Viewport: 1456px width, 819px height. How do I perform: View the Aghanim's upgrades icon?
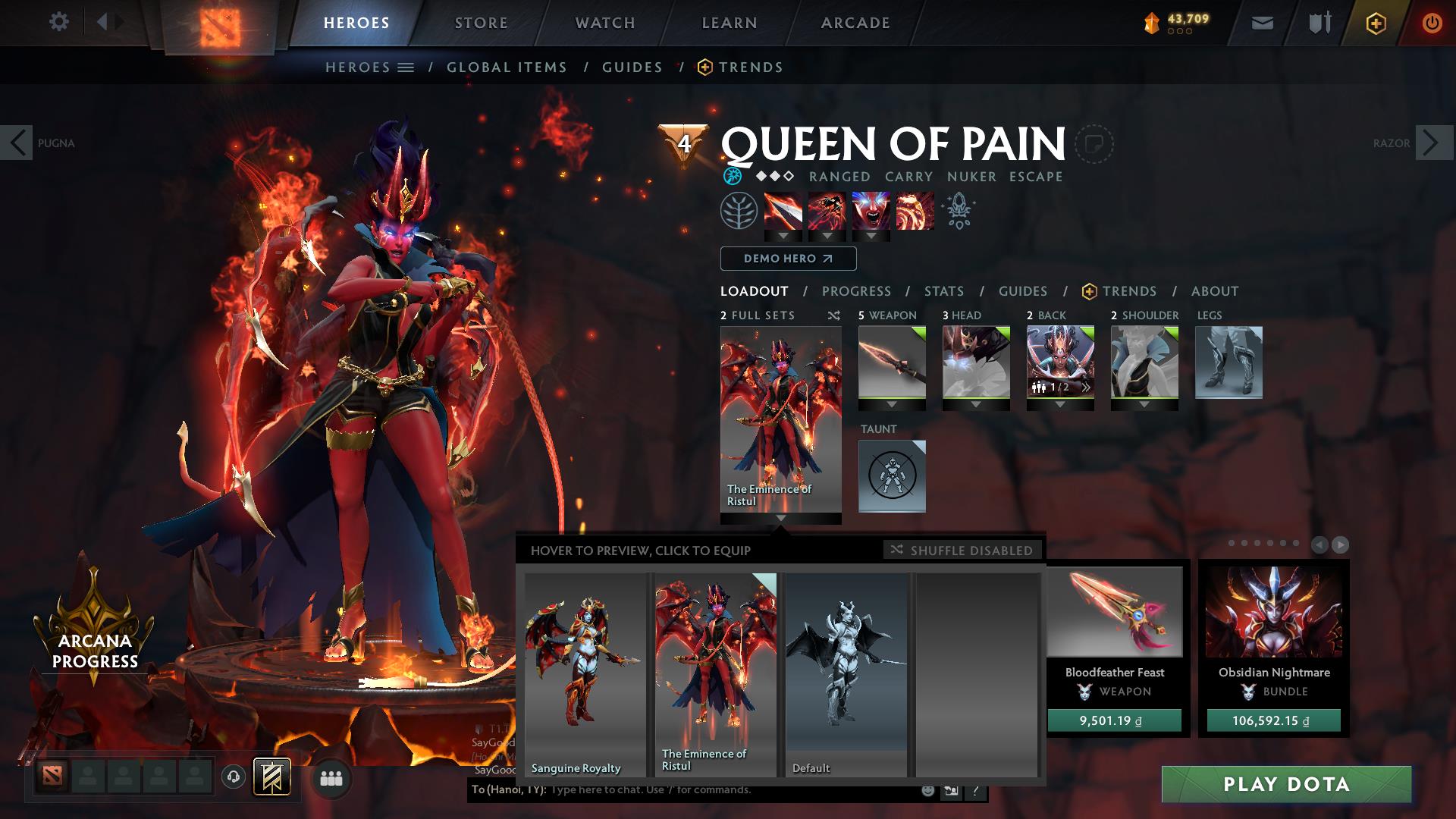click(957, 213)
